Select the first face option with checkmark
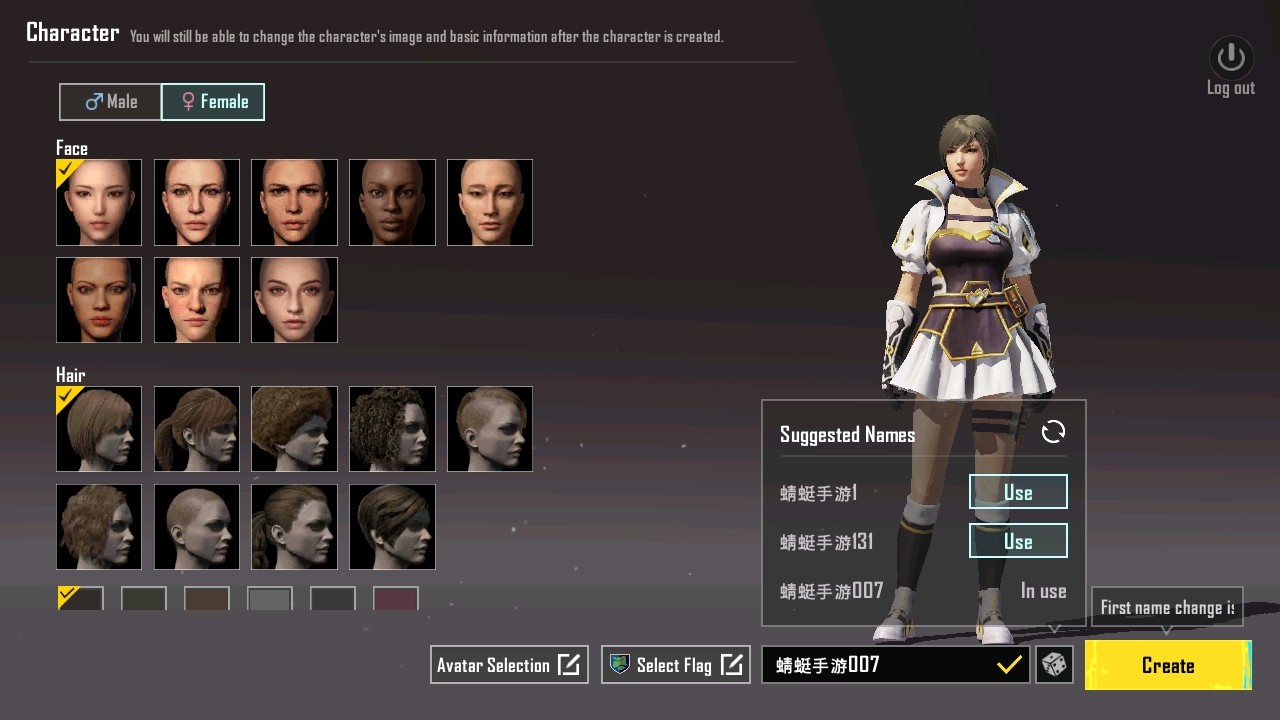The width and height of the screenshot is (1280, 720). click(99, 202)
